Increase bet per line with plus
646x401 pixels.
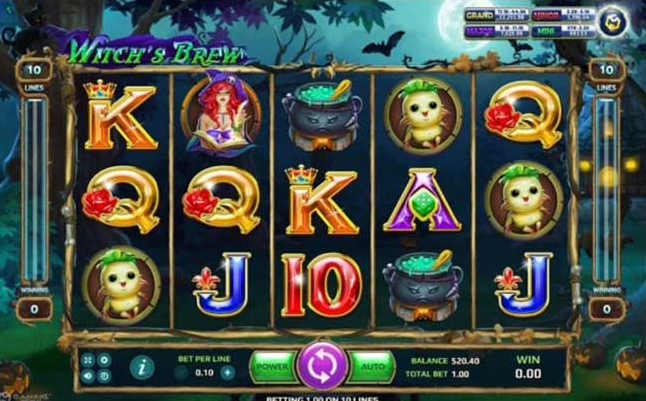click(227, 372)
